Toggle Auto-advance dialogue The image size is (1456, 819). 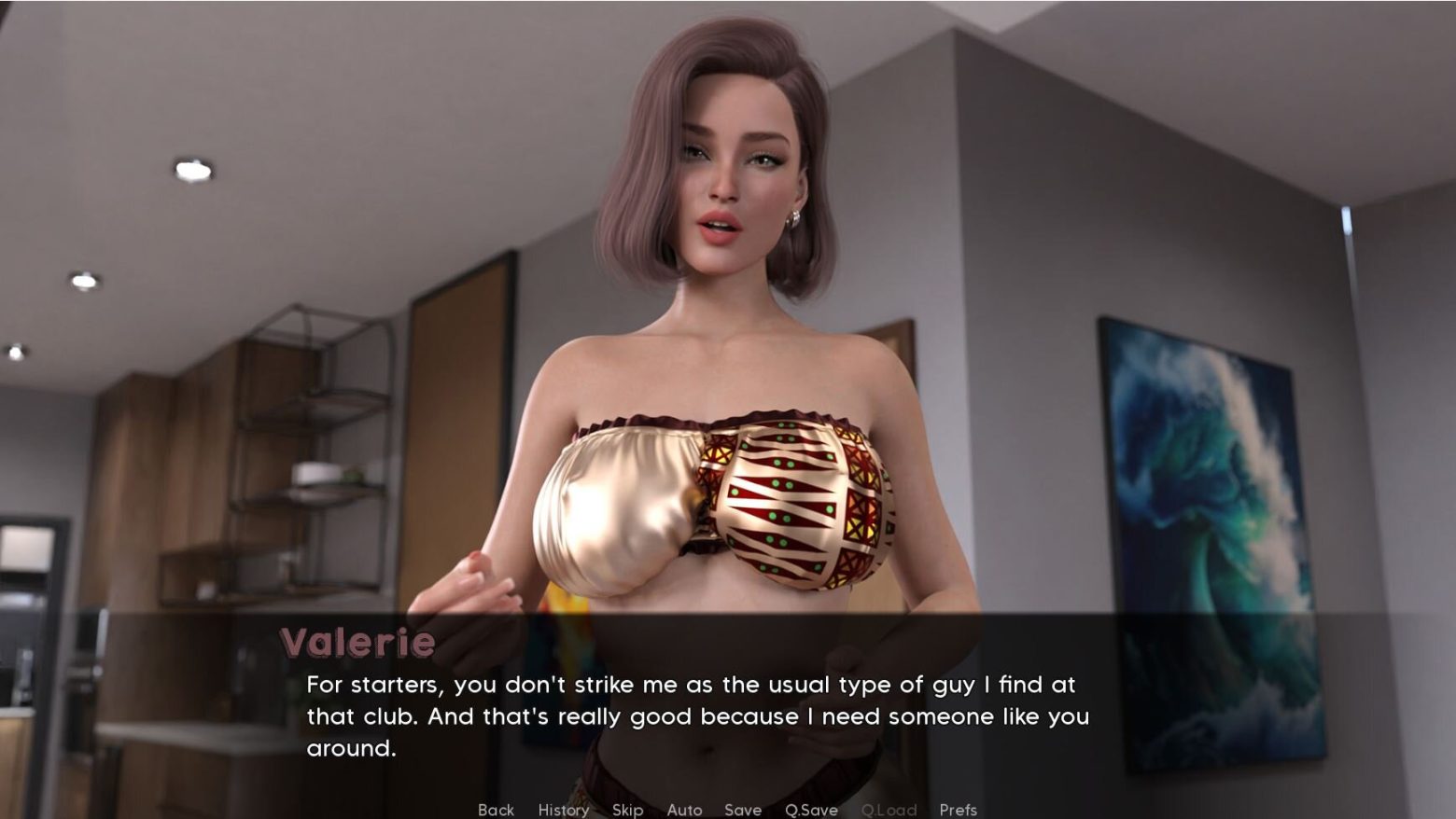(x=684, y=810)
